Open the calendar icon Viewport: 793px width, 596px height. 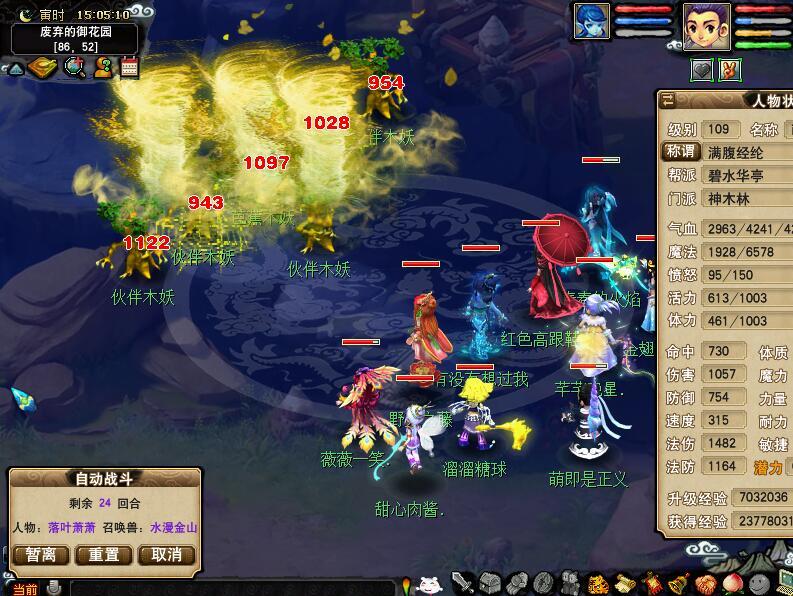pyautogui.click(x=129, y=67)
